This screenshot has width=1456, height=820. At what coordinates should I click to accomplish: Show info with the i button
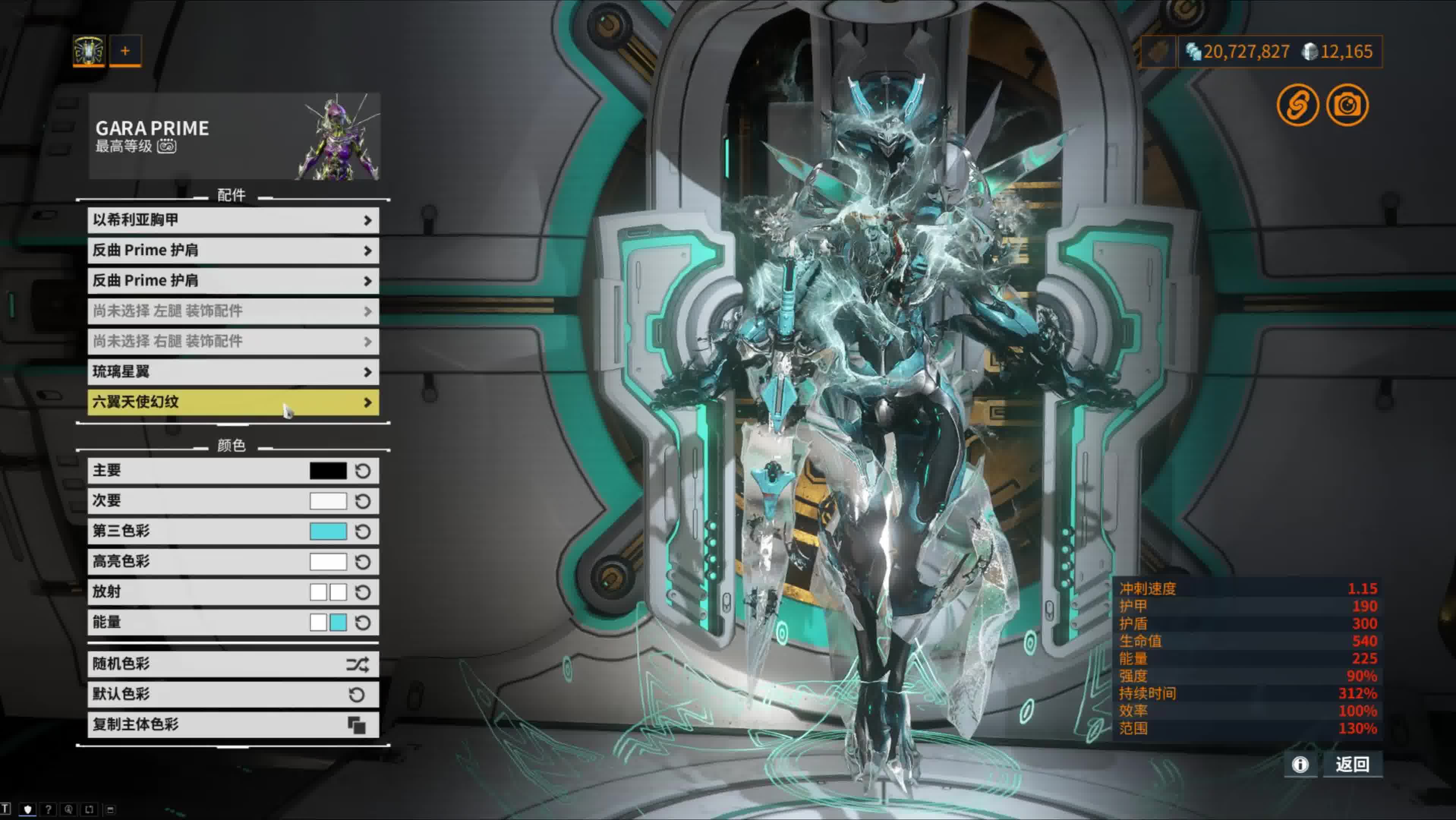[x=1300, y=765]
